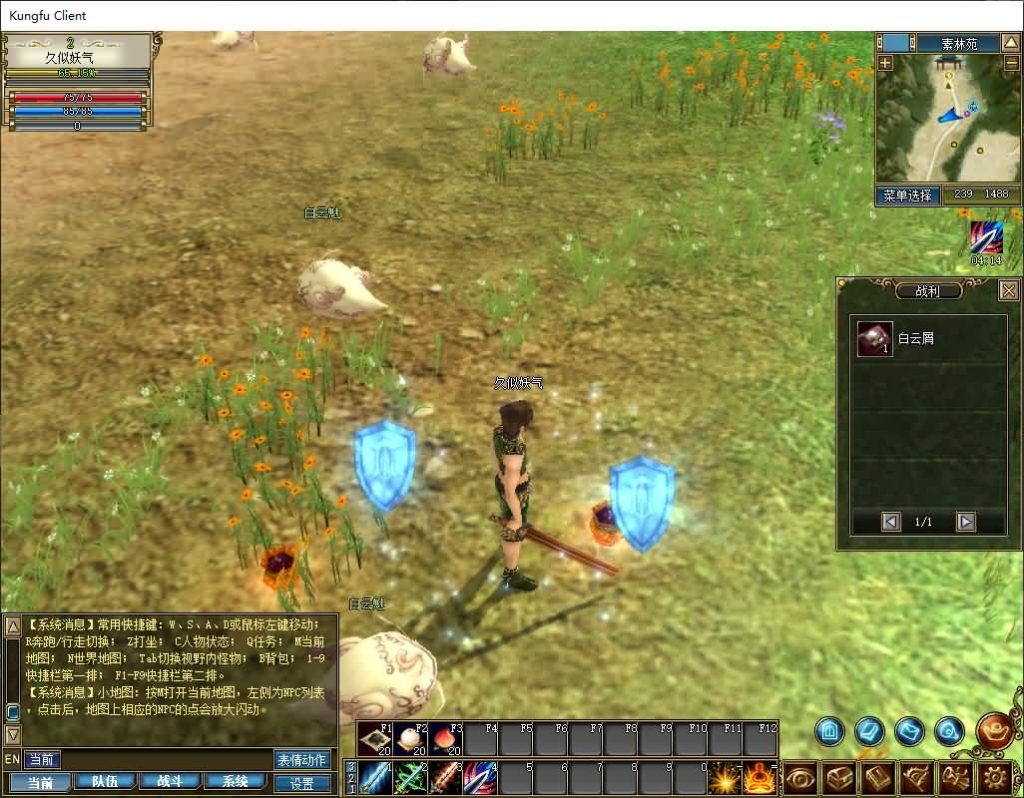
Task: Activate the meditation skill icon
Action: point(759,777)
